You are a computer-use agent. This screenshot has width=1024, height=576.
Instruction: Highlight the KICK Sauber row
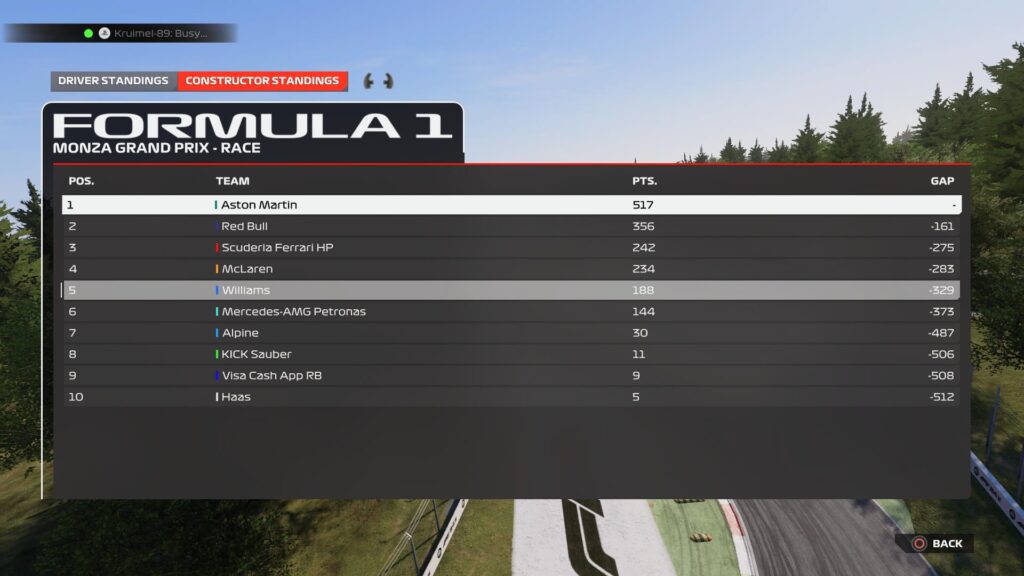pyautogui.click(x=511, y=354)
